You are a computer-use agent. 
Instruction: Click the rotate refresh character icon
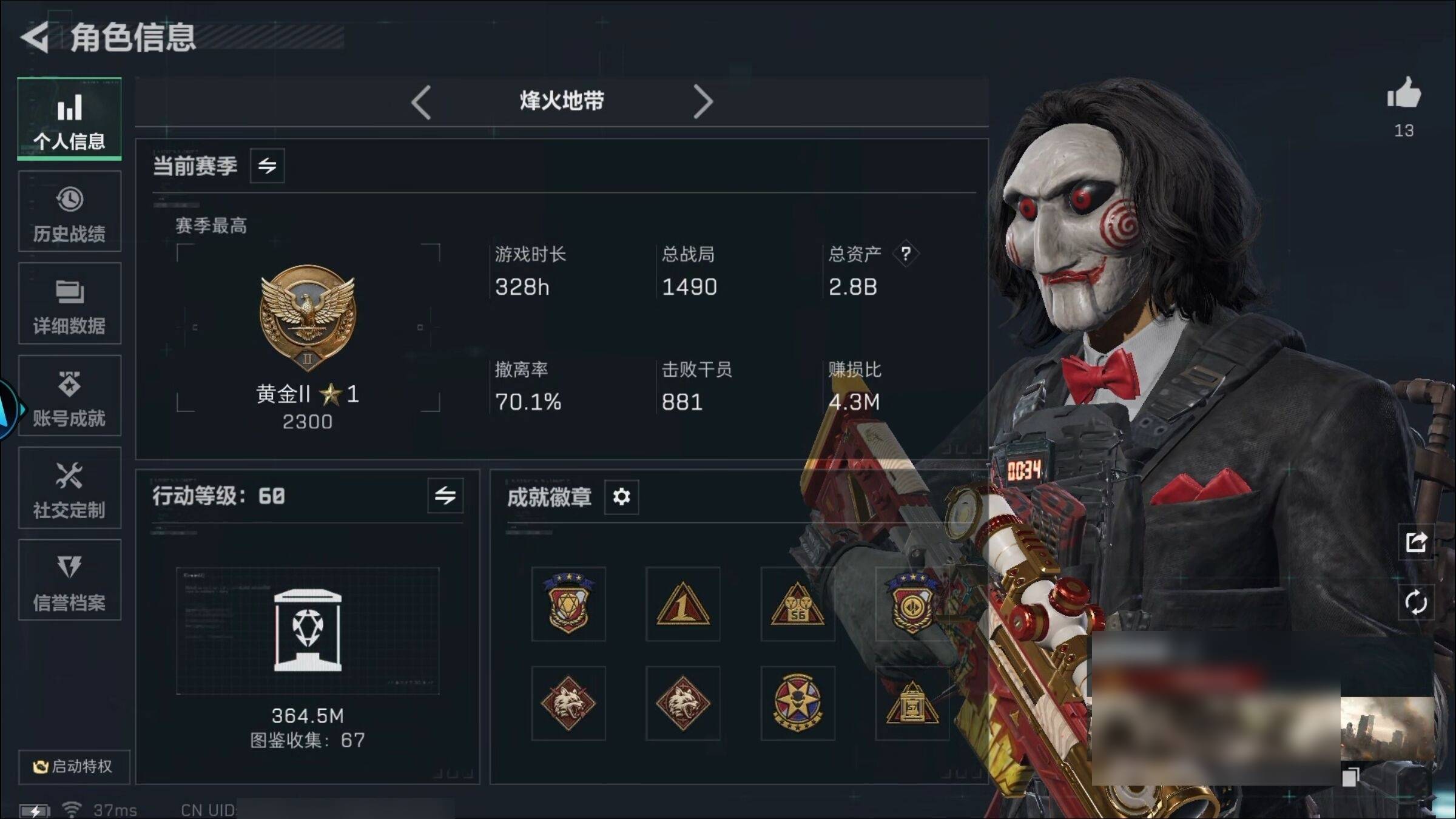click(x=1416, y=602)
